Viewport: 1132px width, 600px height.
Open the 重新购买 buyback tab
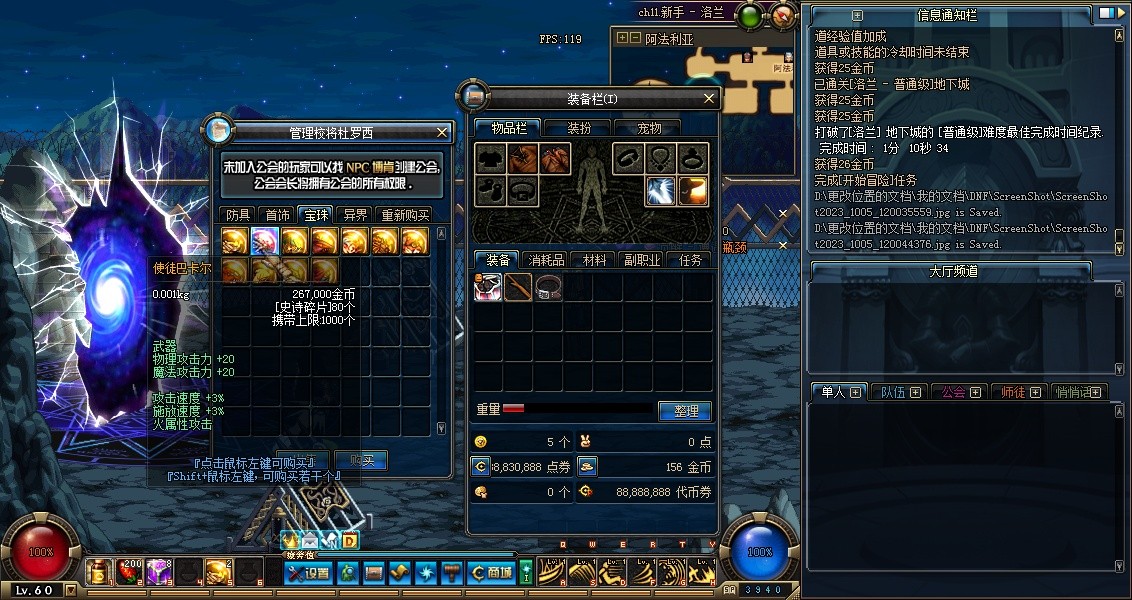tap(404, 214)
